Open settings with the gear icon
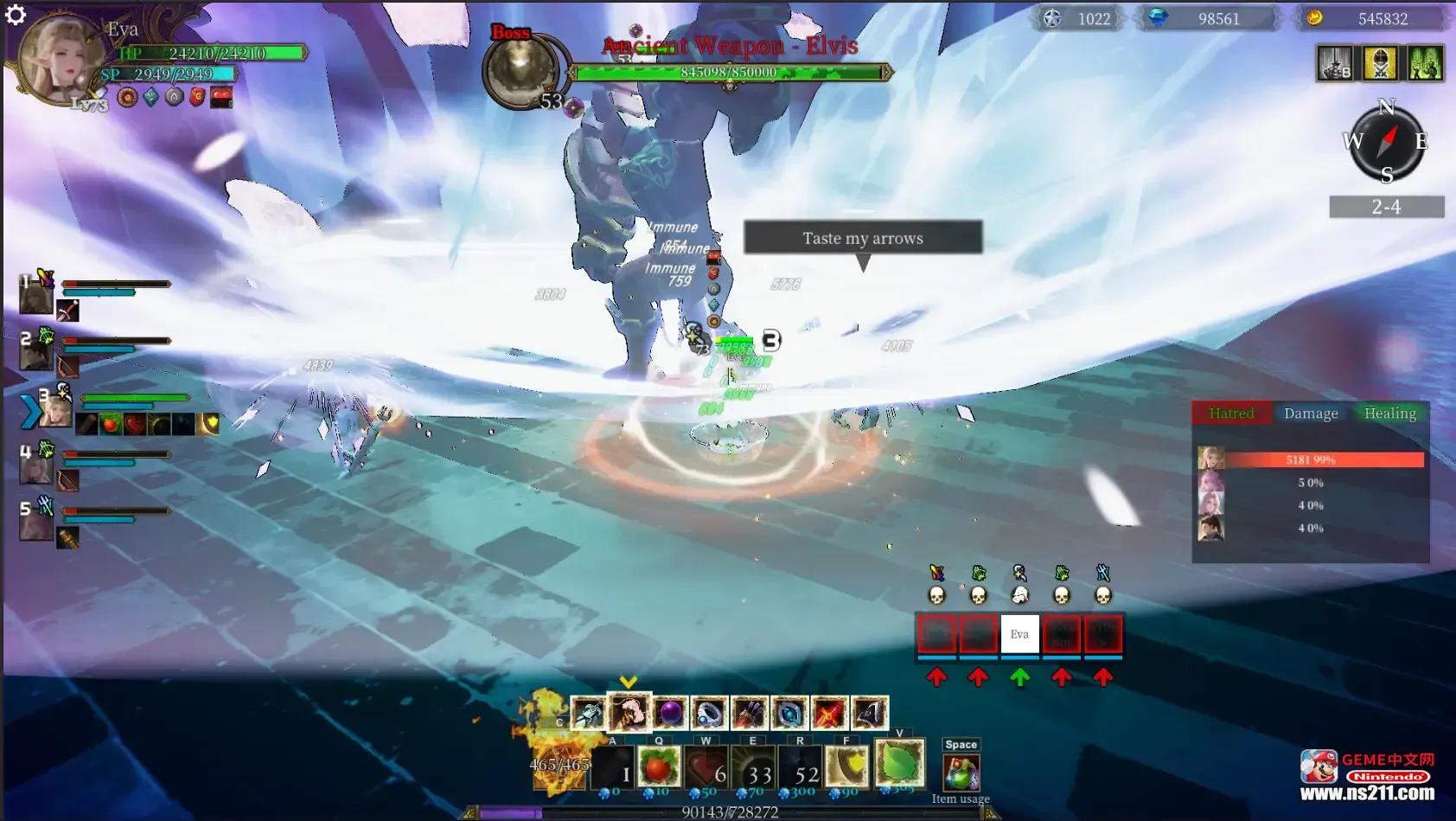The width and height of the screenshot is (1456, 821). tap(16, 15)
